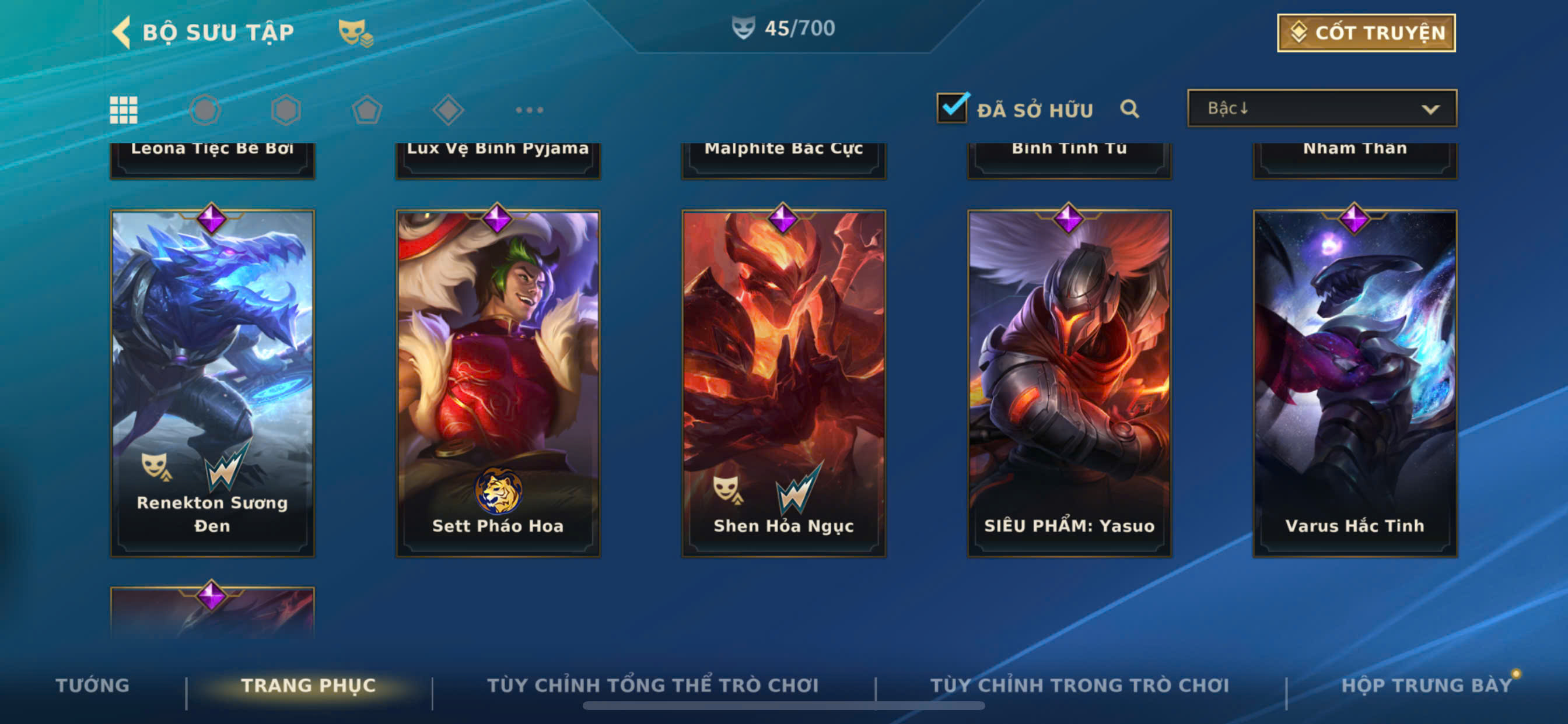Image resolution: width=1568 pixels, height=724 pixels.
Task: Open Tùy Chỉnh Trong Trò Chơi tab
Action: pos(1079,685)
